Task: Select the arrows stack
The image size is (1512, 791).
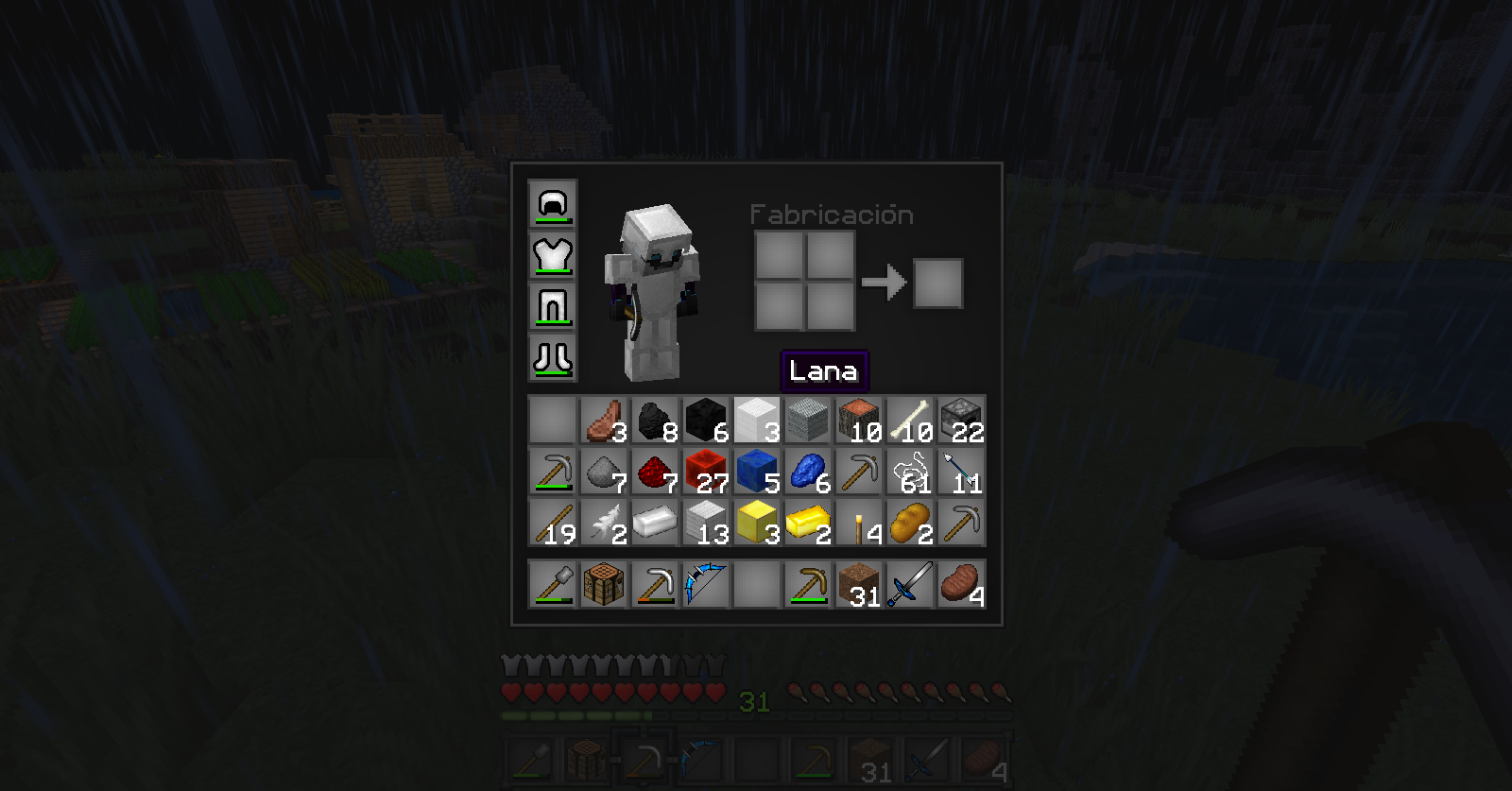Action: [961, 471]
